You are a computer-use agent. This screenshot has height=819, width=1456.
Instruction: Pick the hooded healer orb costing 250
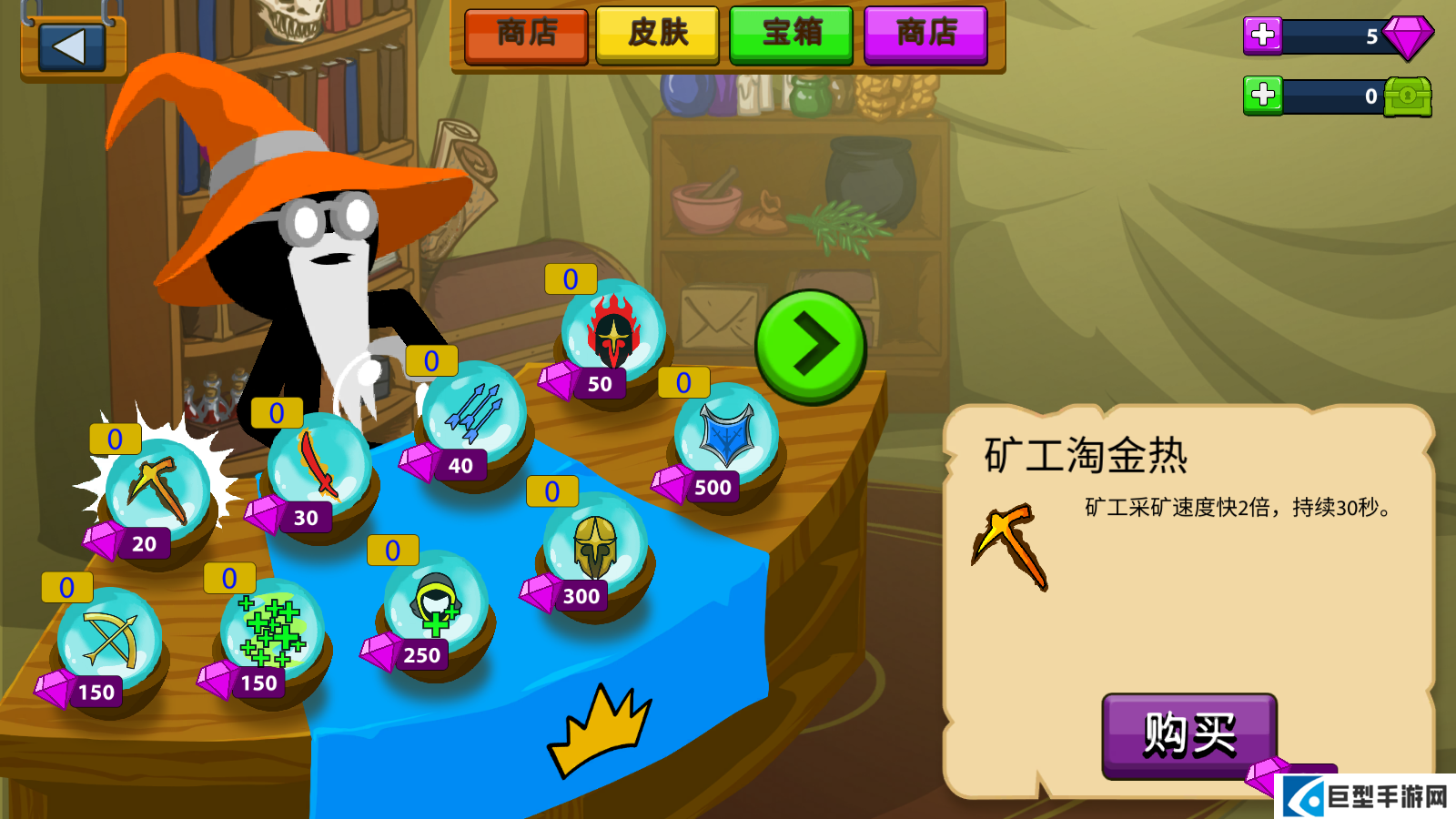pyautogui.click(x=436, y=603)
